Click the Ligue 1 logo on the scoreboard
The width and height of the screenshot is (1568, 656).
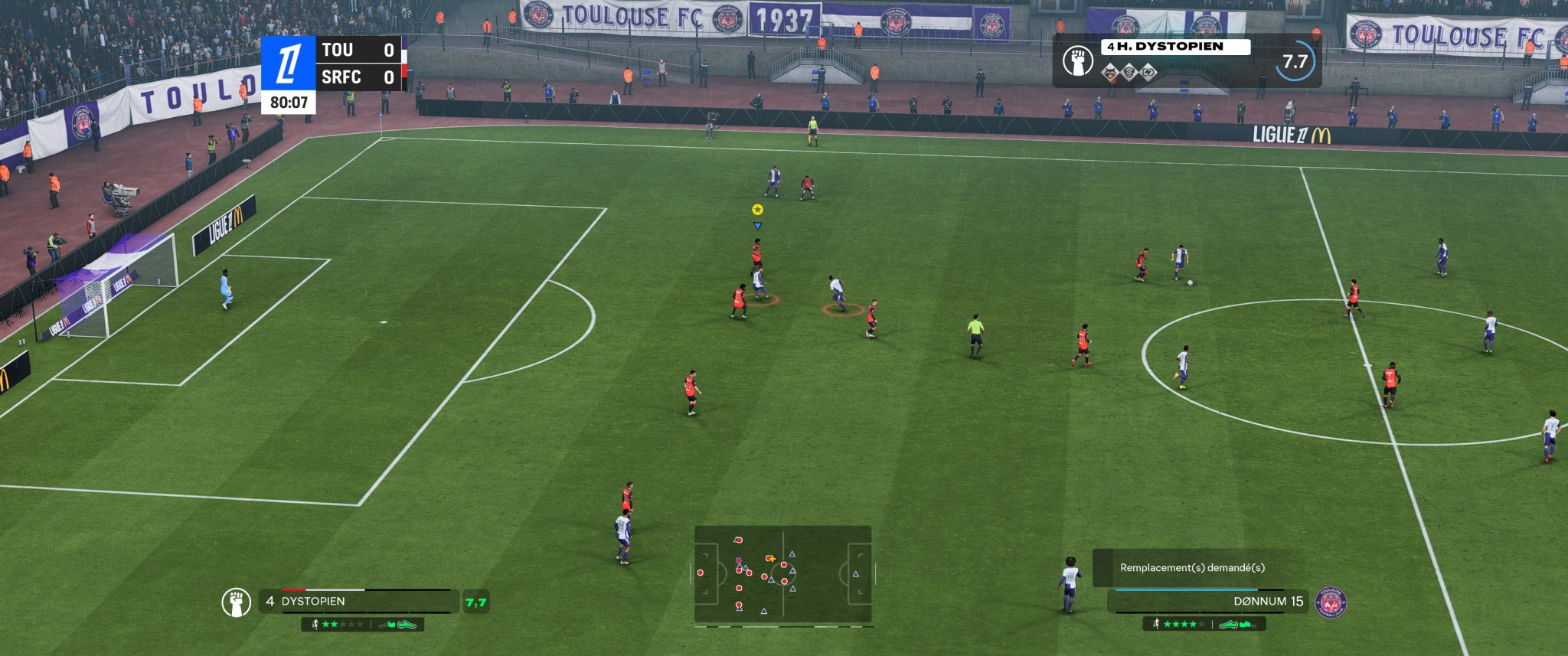pyautogui.click(x=289, y=64)
